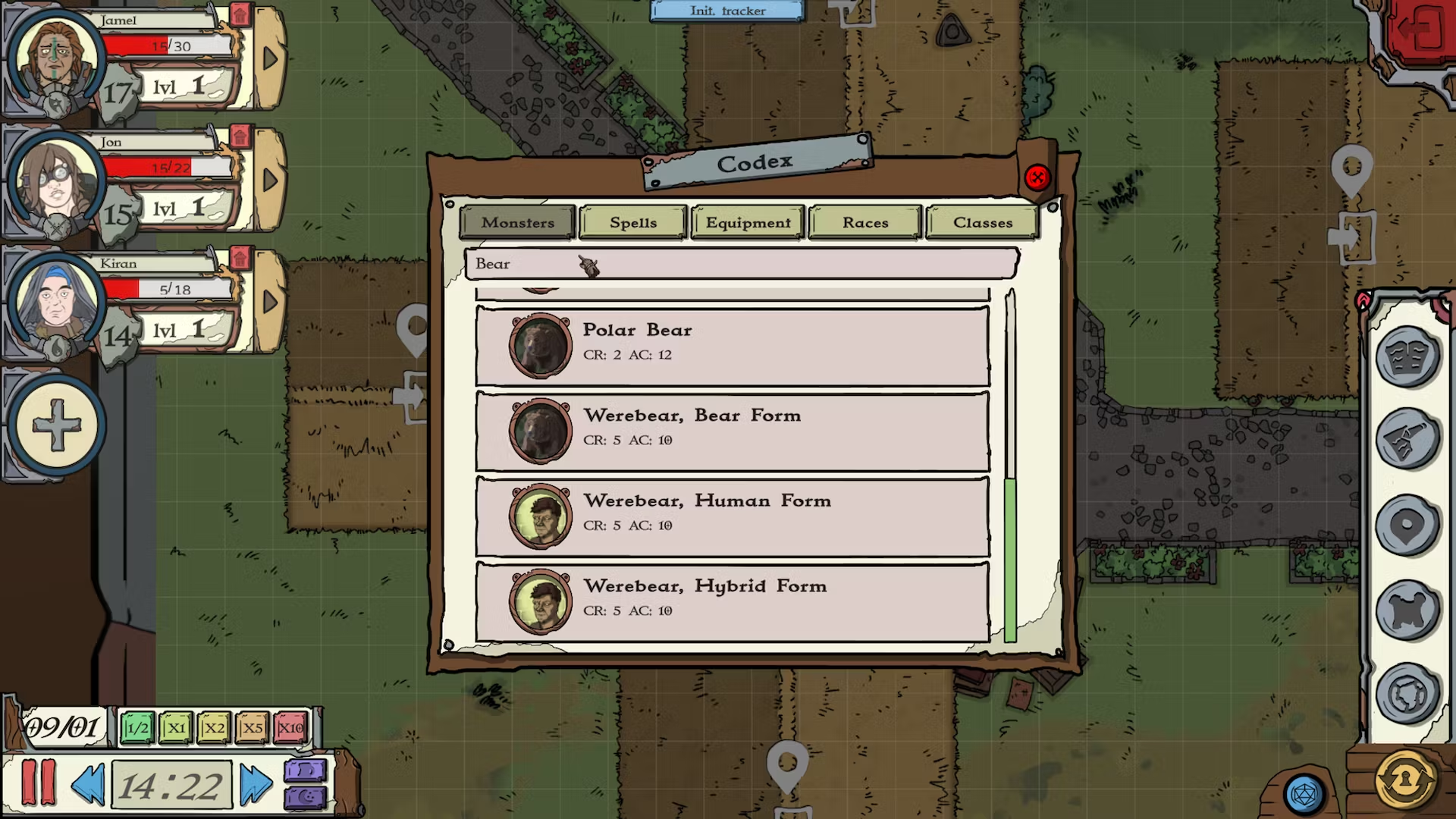Open the journal book icon on right sidebar
Screen dimensions: 1456x819
(1409, 356)
